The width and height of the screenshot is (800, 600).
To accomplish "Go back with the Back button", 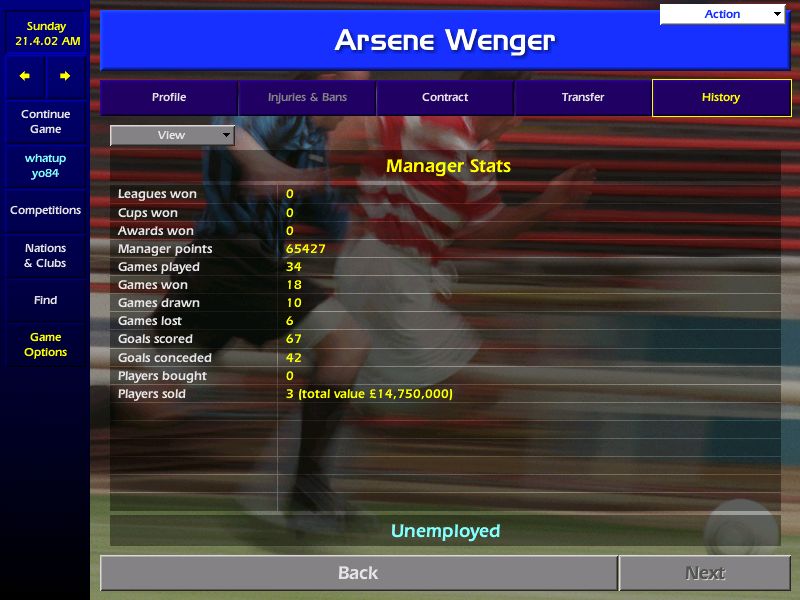I will click(358, 573).
